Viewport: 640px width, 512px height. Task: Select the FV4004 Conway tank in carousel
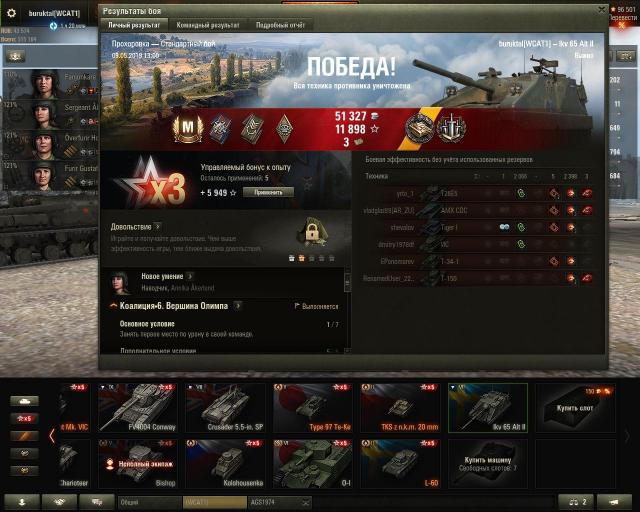point(137,407)
